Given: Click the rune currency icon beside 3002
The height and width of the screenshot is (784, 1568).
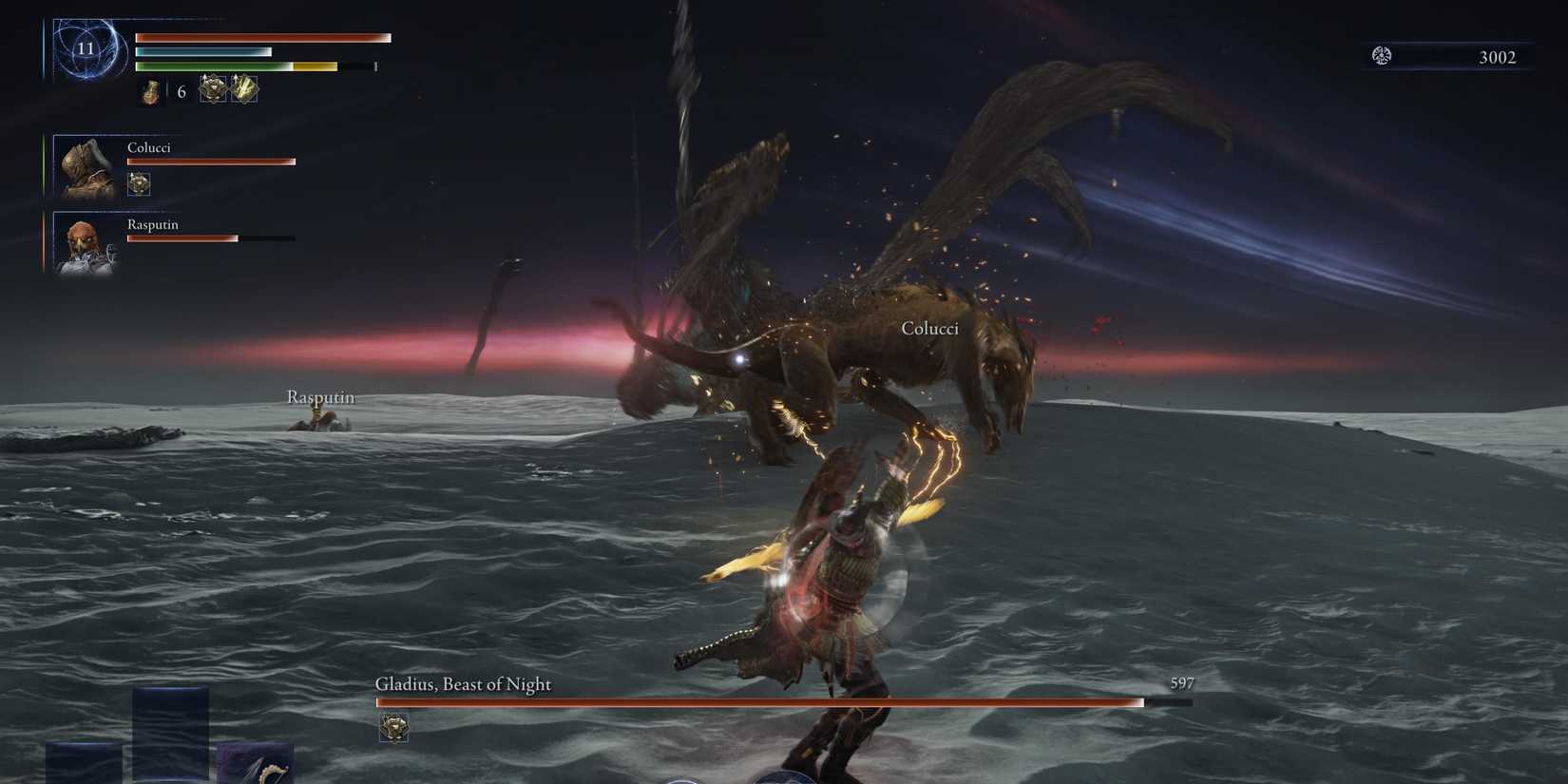Looking at the screenshot, I should pos(1383,56).
